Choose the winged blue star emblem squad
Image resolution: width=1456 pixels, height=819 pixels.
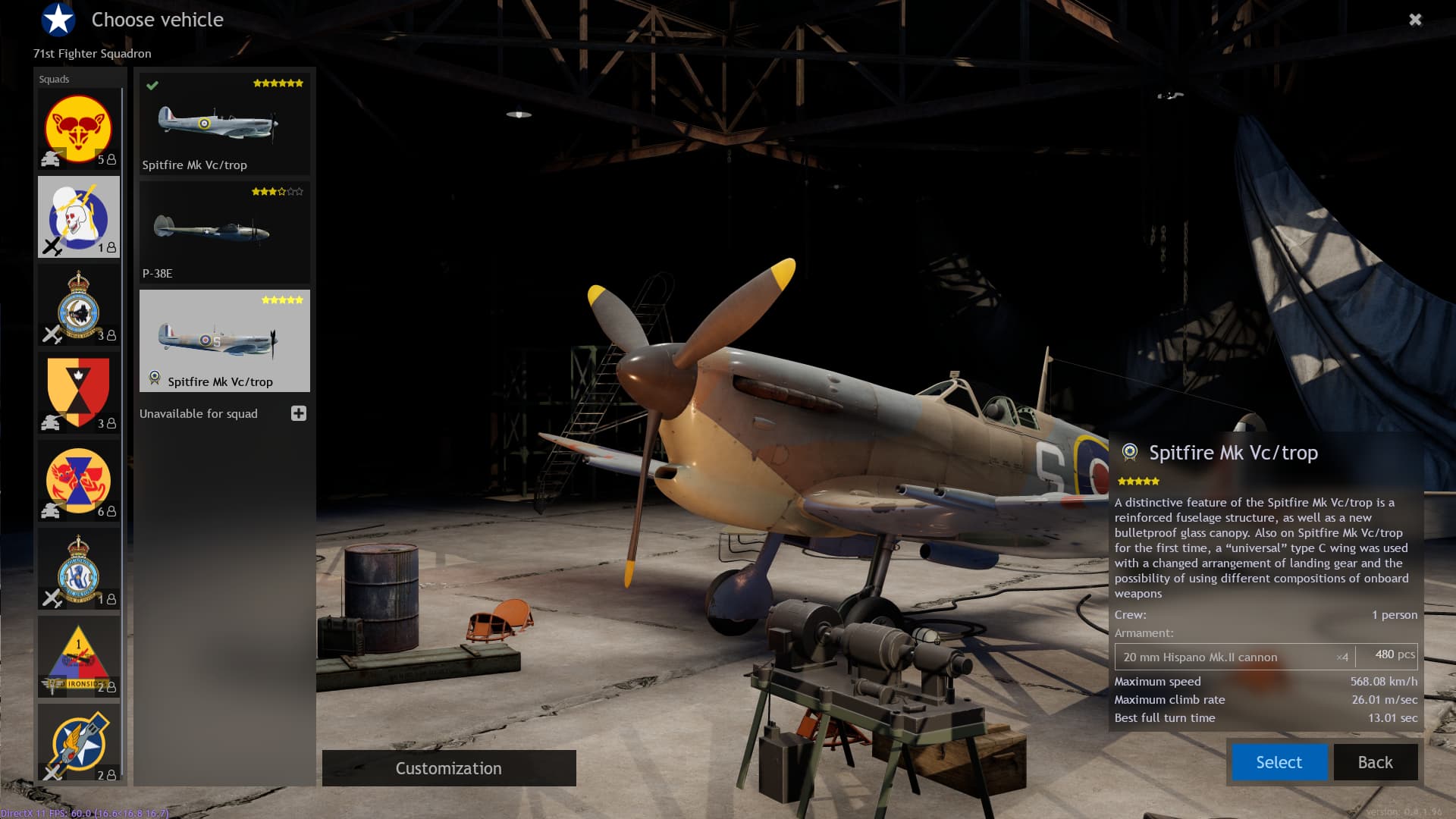pos(79,743)
